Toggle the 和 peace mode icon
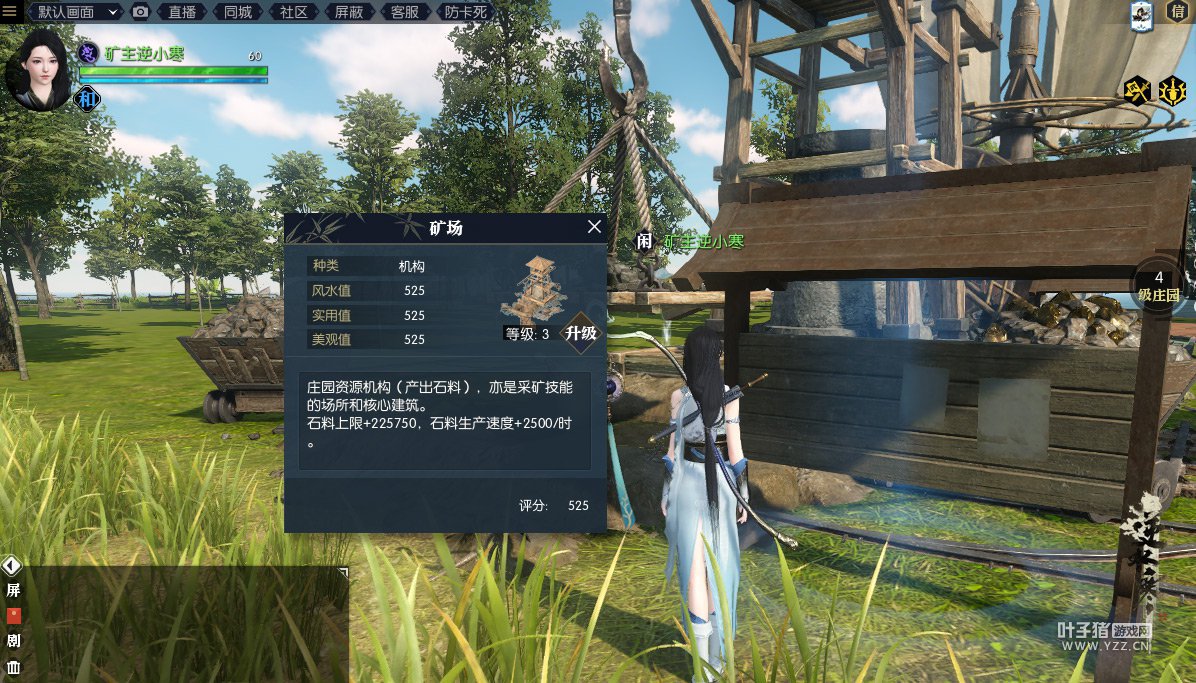 88,98
